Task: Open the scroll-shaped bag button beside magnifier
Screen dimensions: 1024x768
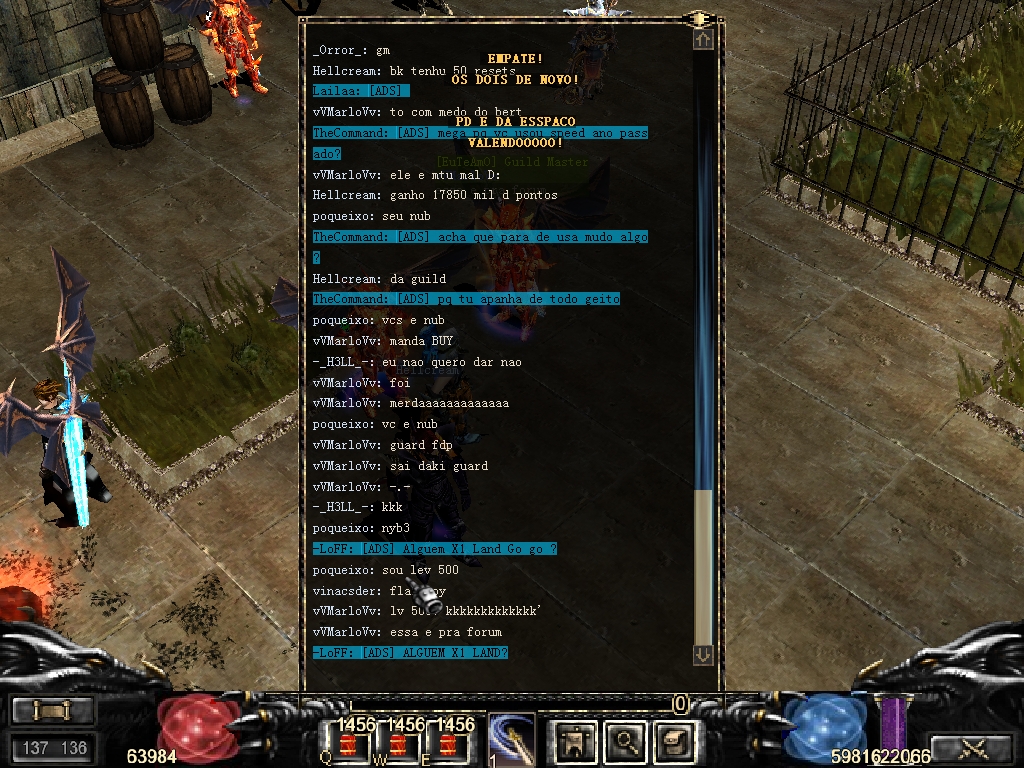Action: 672,741
